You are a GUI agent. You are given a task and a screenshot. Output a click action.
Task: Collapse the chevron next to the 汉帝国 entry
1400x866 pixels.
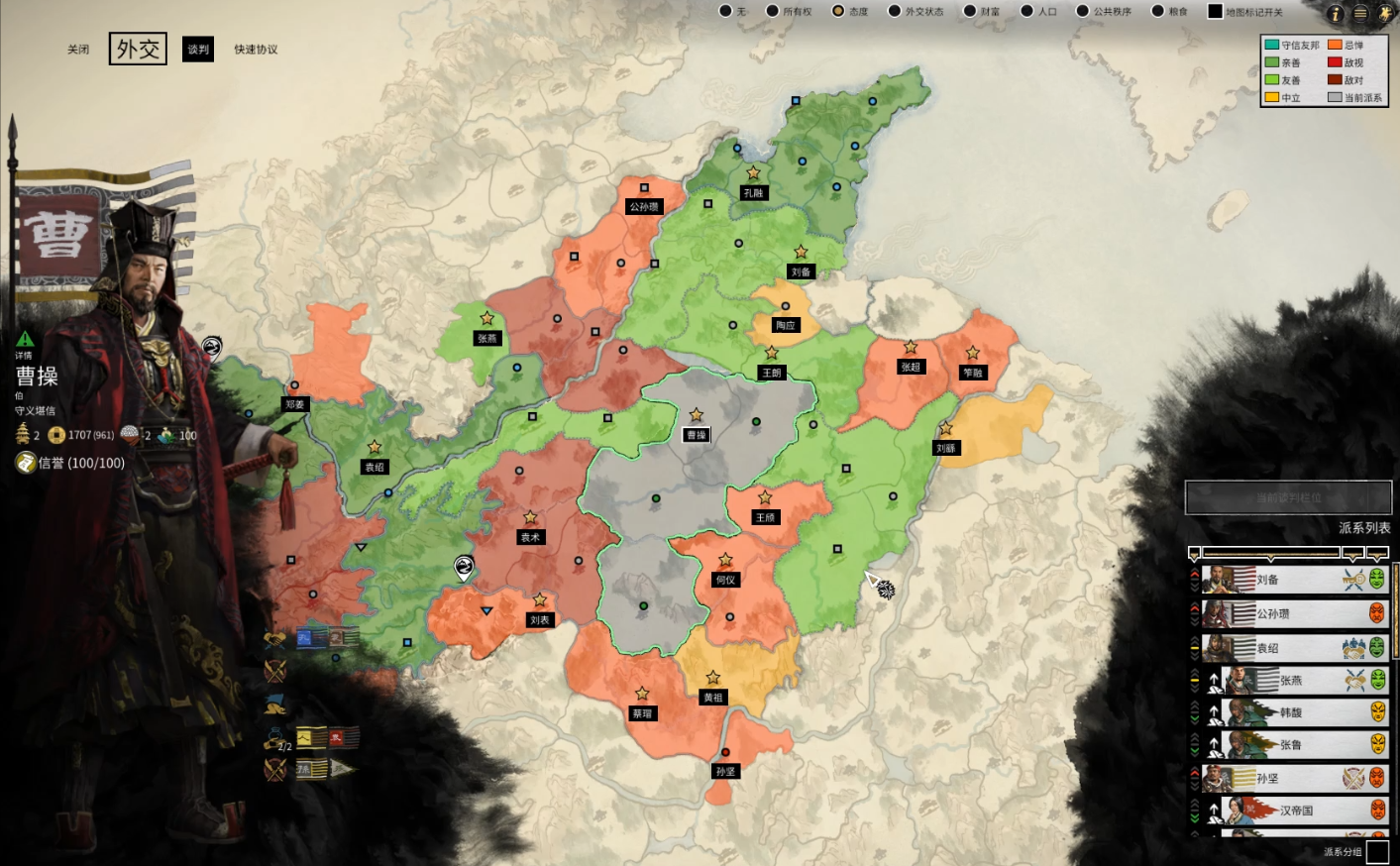click(x=1194, y=811)
